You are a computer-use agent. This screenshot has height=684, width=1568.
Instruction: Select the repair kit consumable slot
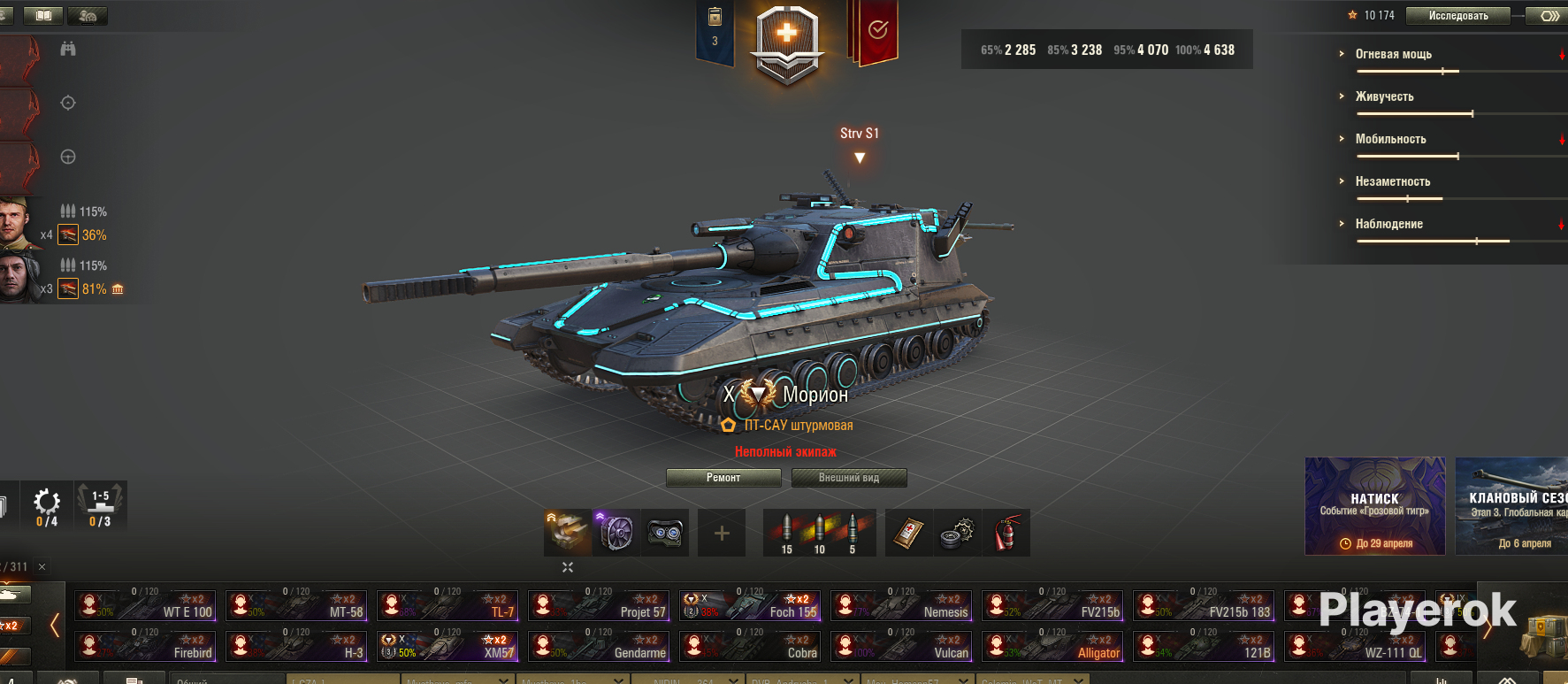[957, 533]
